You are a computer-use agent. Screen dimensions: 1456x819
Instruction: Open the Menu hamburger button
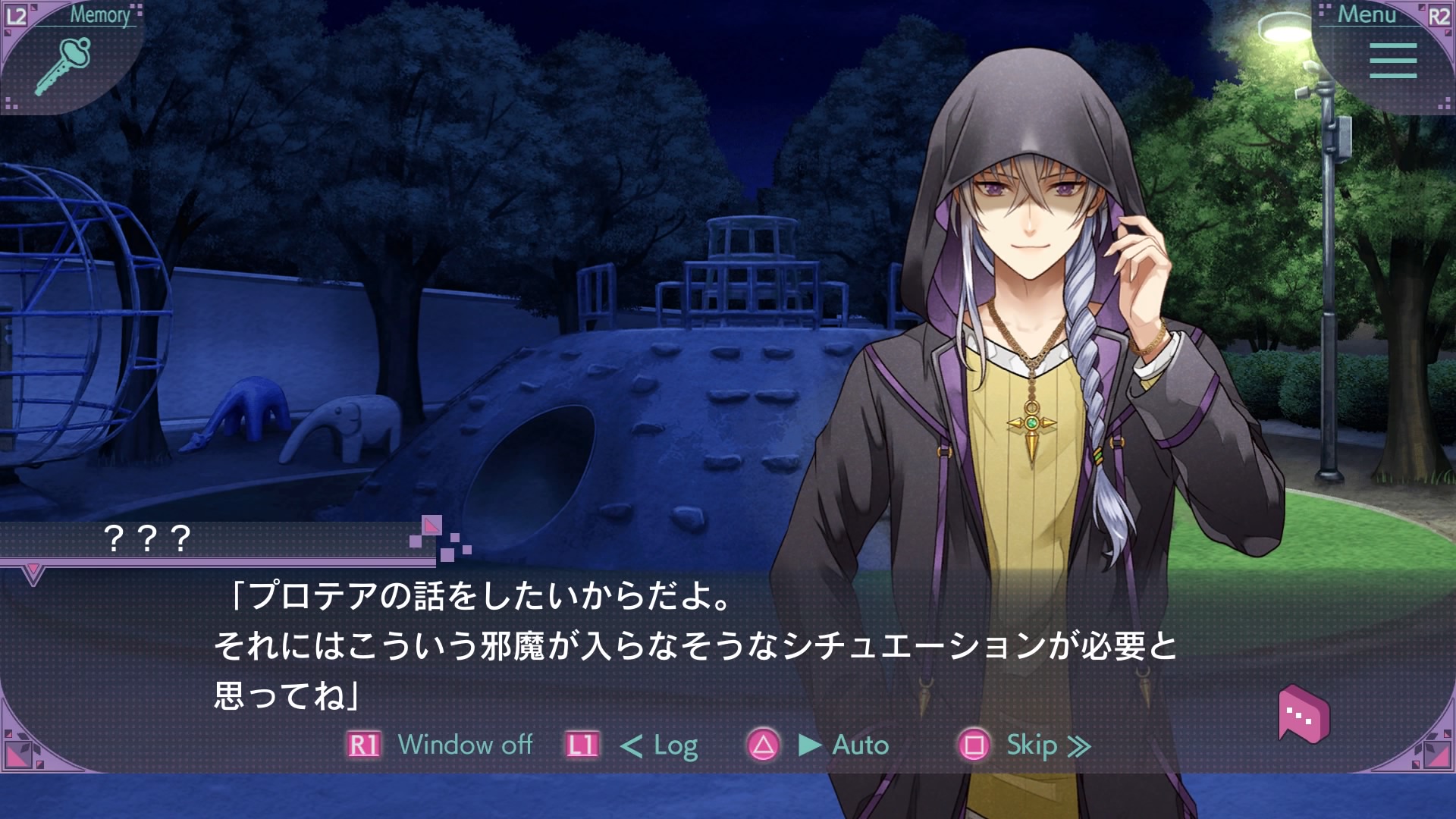pyautogui.click(x=1392, y=60)
